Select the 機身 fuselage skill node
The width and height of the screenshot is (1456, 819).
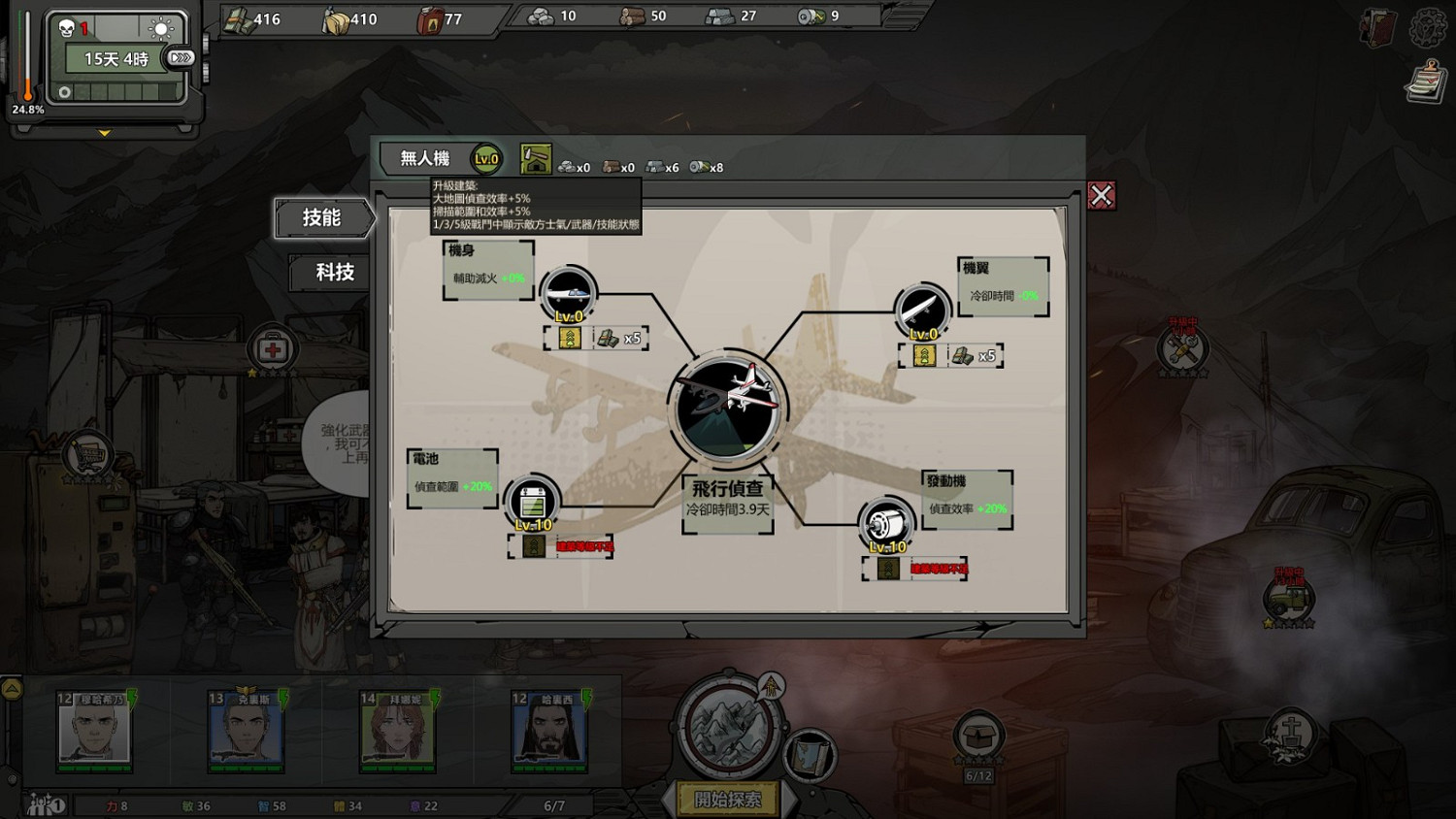coord(568,293)
